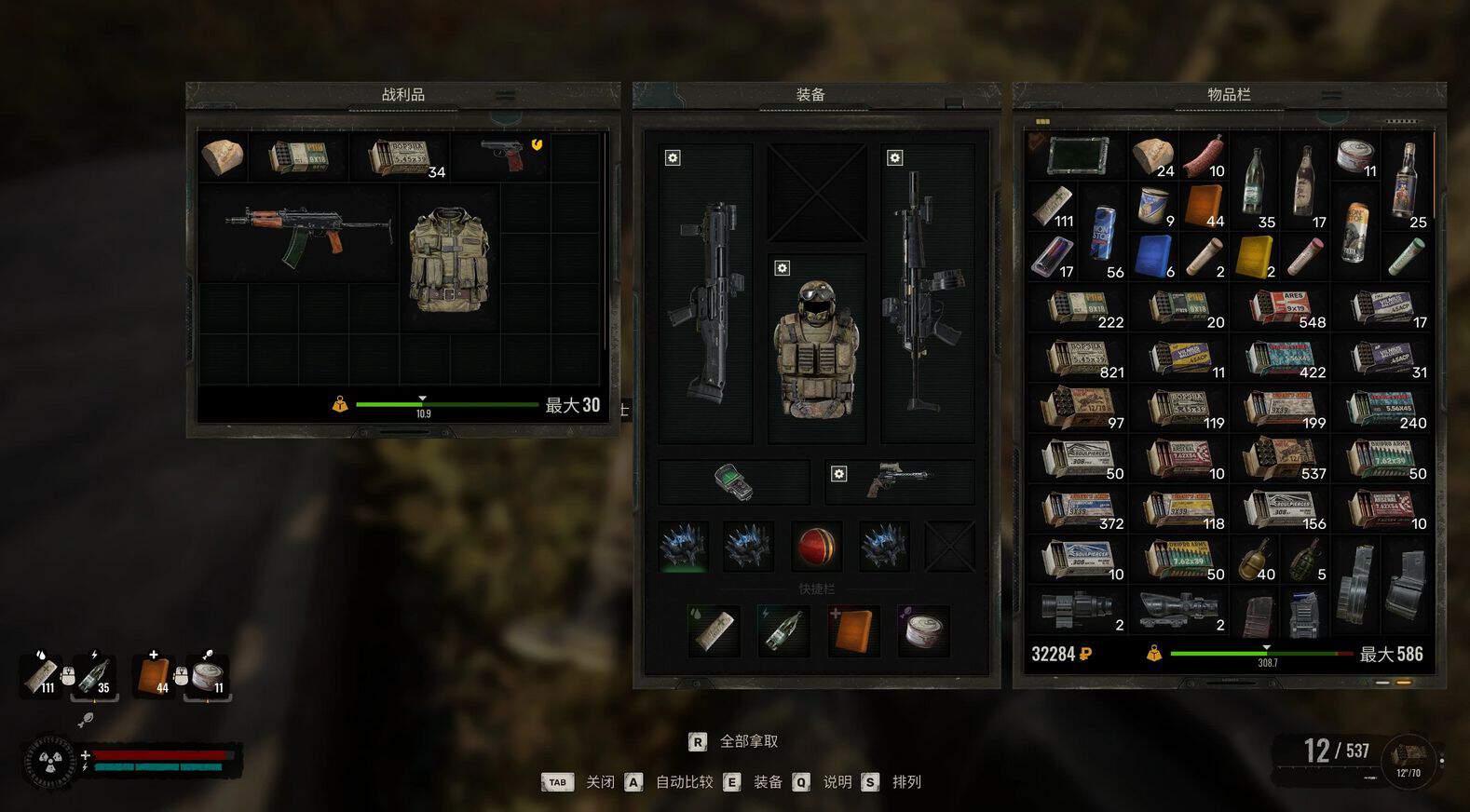Pick the grenade stack of 40
The width and height of the screenshot is (1470, 812).
click(1254, 560)
